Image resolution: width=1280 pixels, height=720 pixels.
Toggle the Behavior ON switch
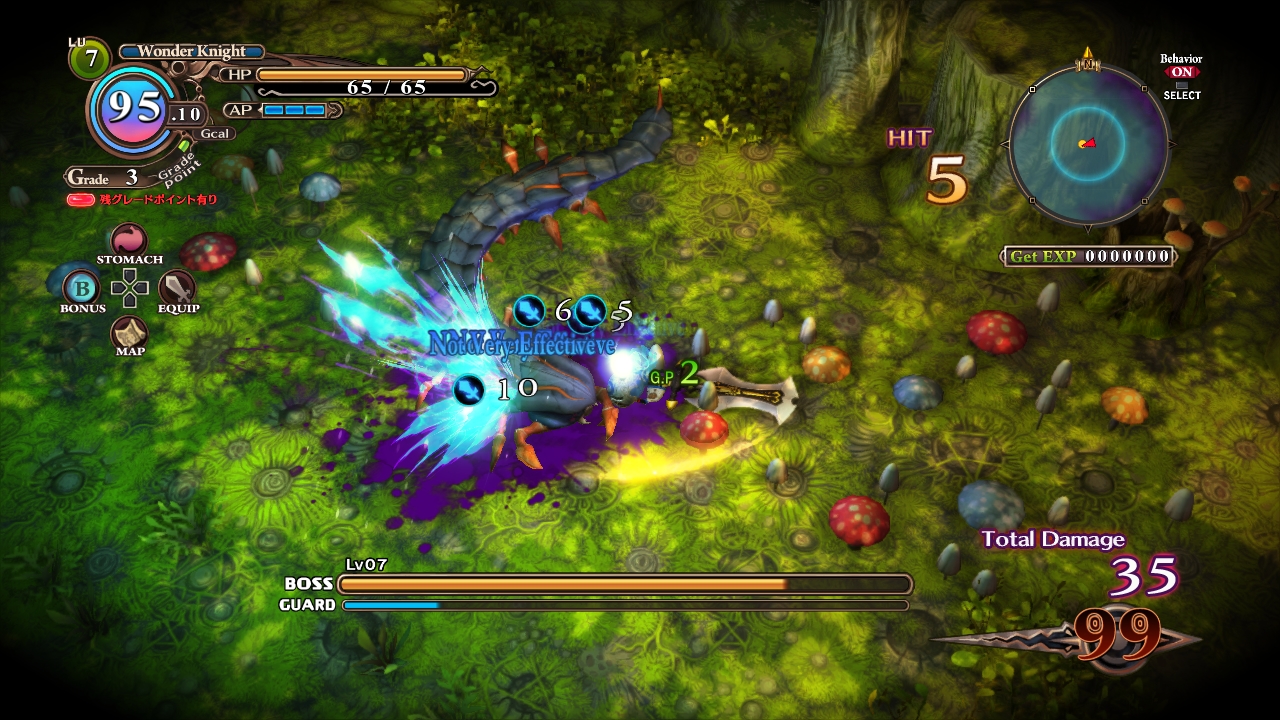click(x=1181, y=73)
